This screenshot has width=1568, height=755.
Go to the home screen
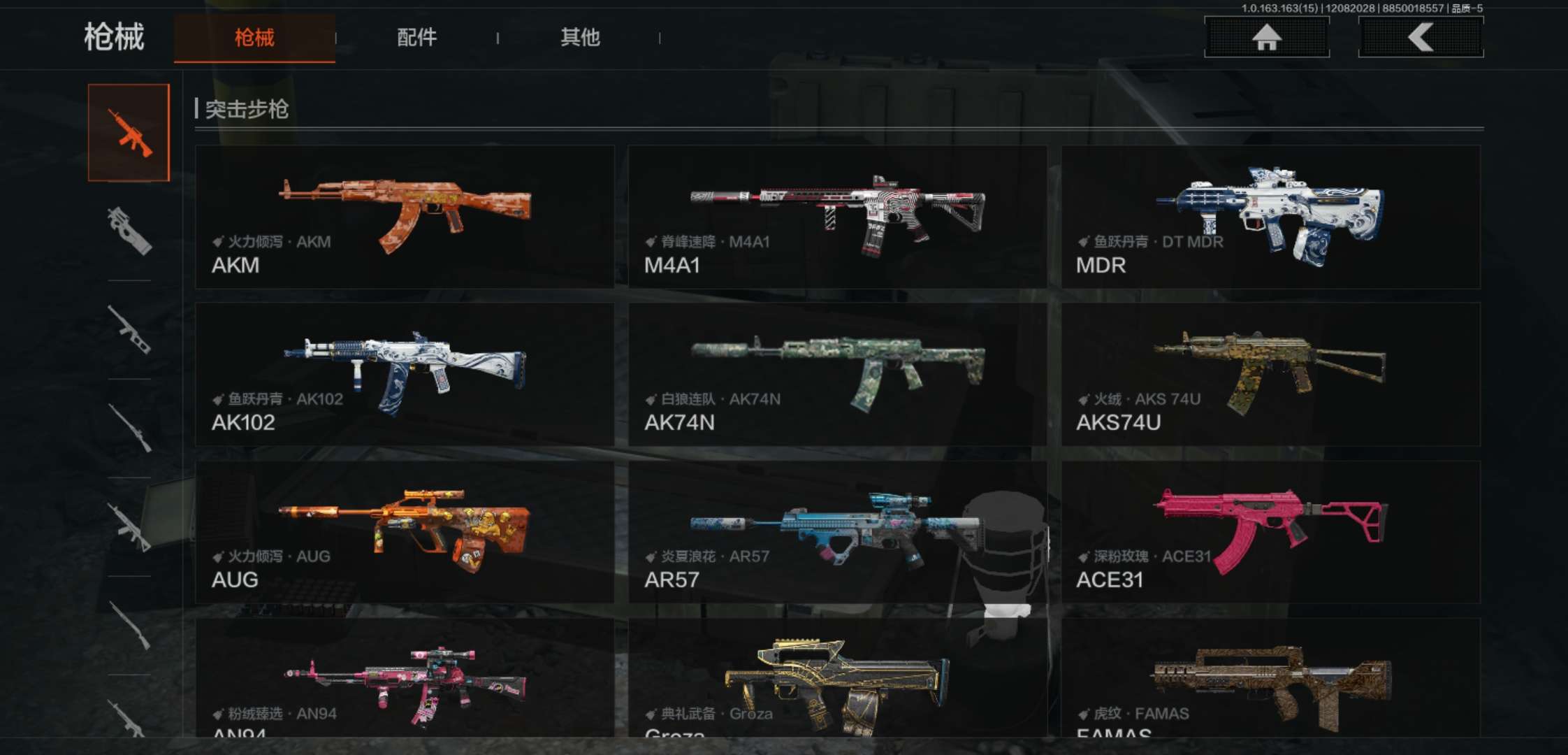(x=1266, y=37)
